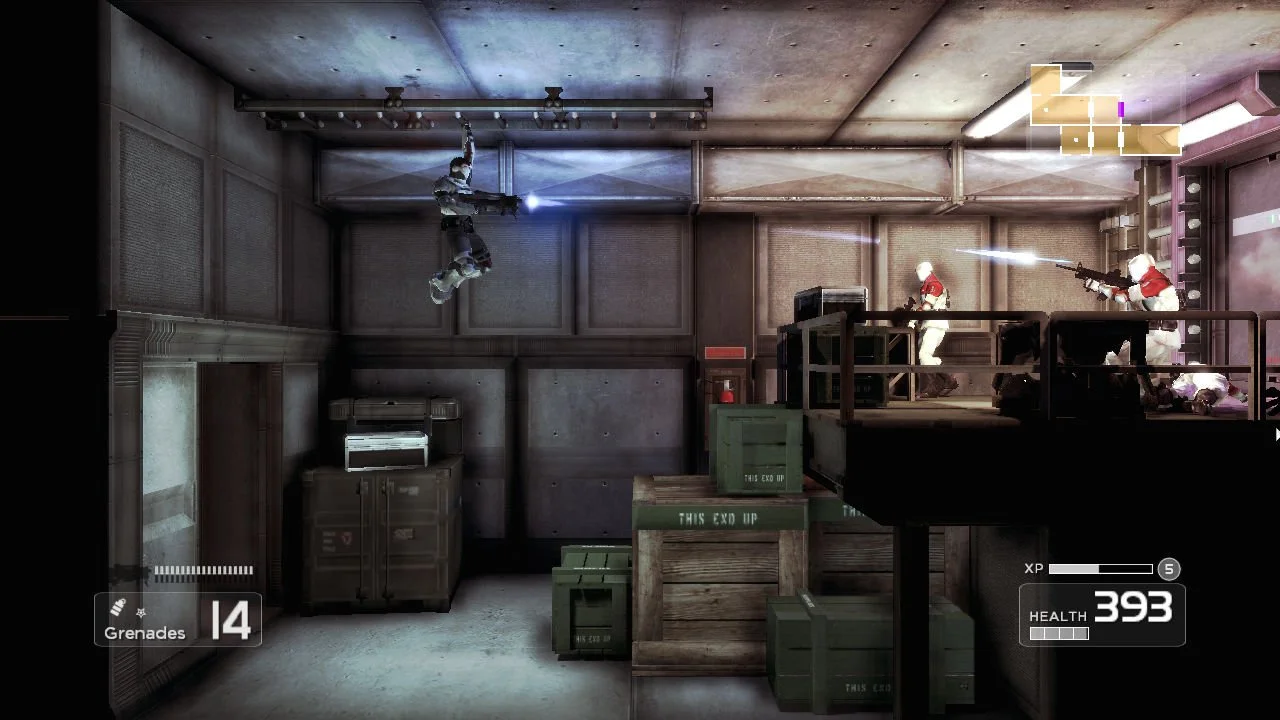The width and height of the screenshot is (1280, 720).
Task: Toggle the Grenades ammo display panel
Action: 178,619
